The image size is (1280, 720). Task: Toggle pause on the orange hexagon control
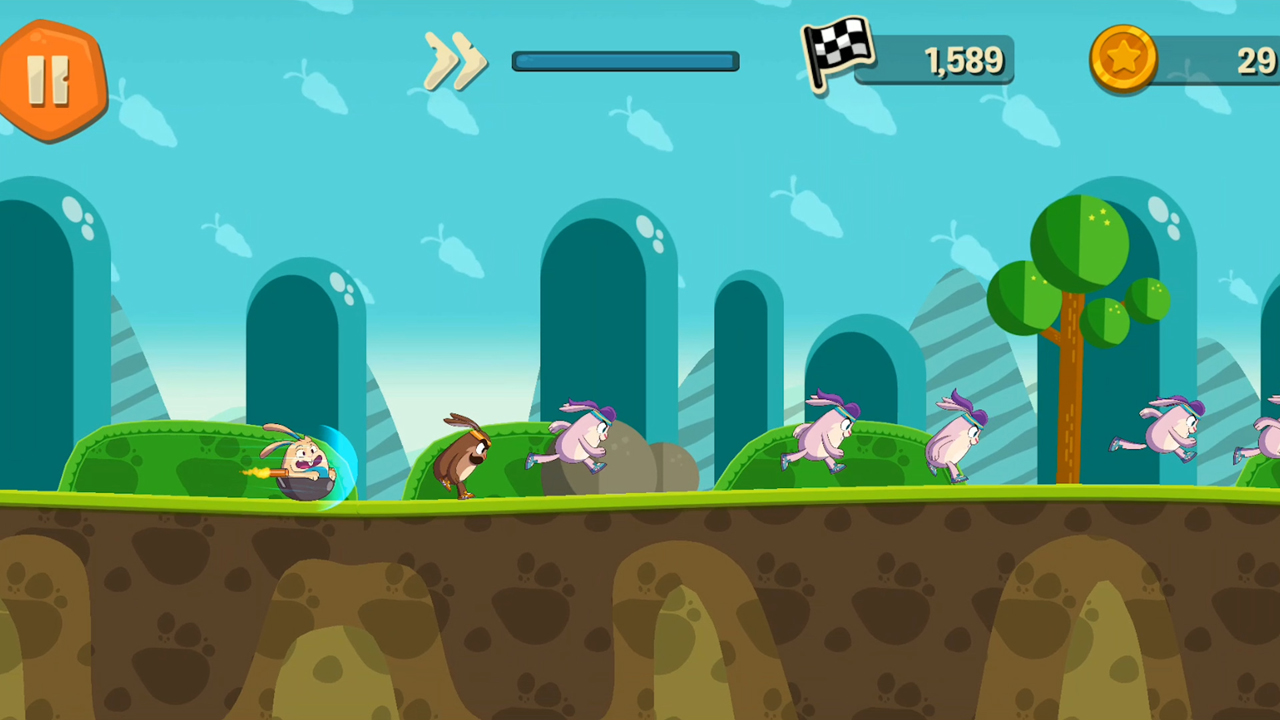pos(52,78)
